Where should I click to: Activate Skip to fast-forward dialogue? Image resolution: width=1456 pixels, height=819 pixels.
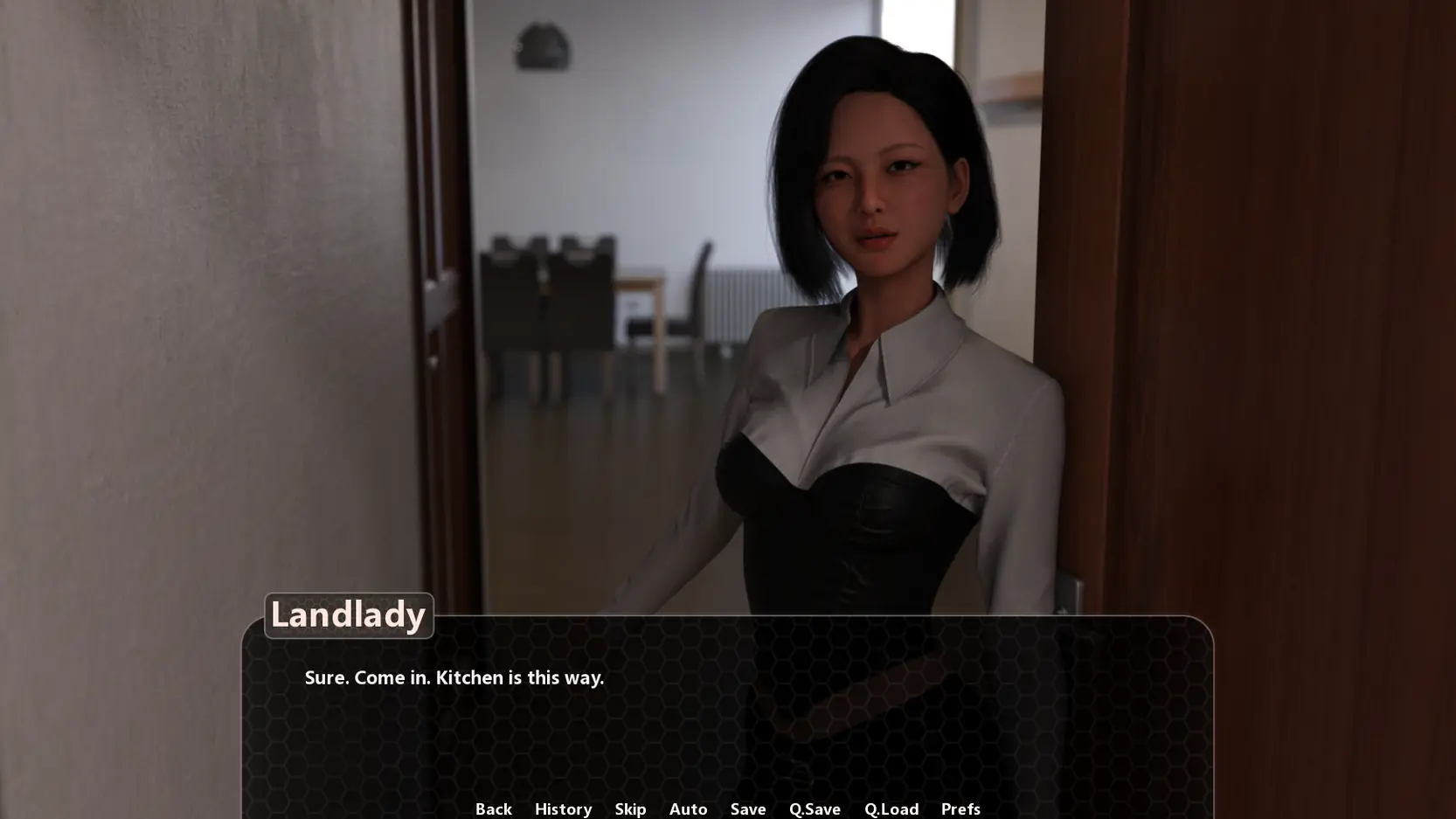click(x=630, y=809)
